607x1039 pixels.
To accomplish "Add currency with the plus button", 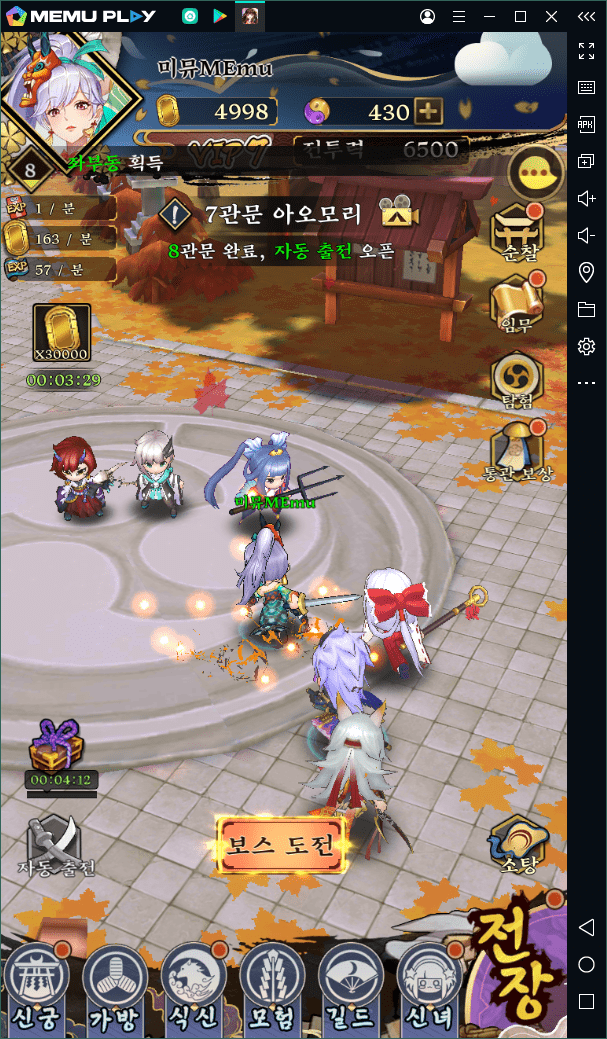I will (428, 112).
